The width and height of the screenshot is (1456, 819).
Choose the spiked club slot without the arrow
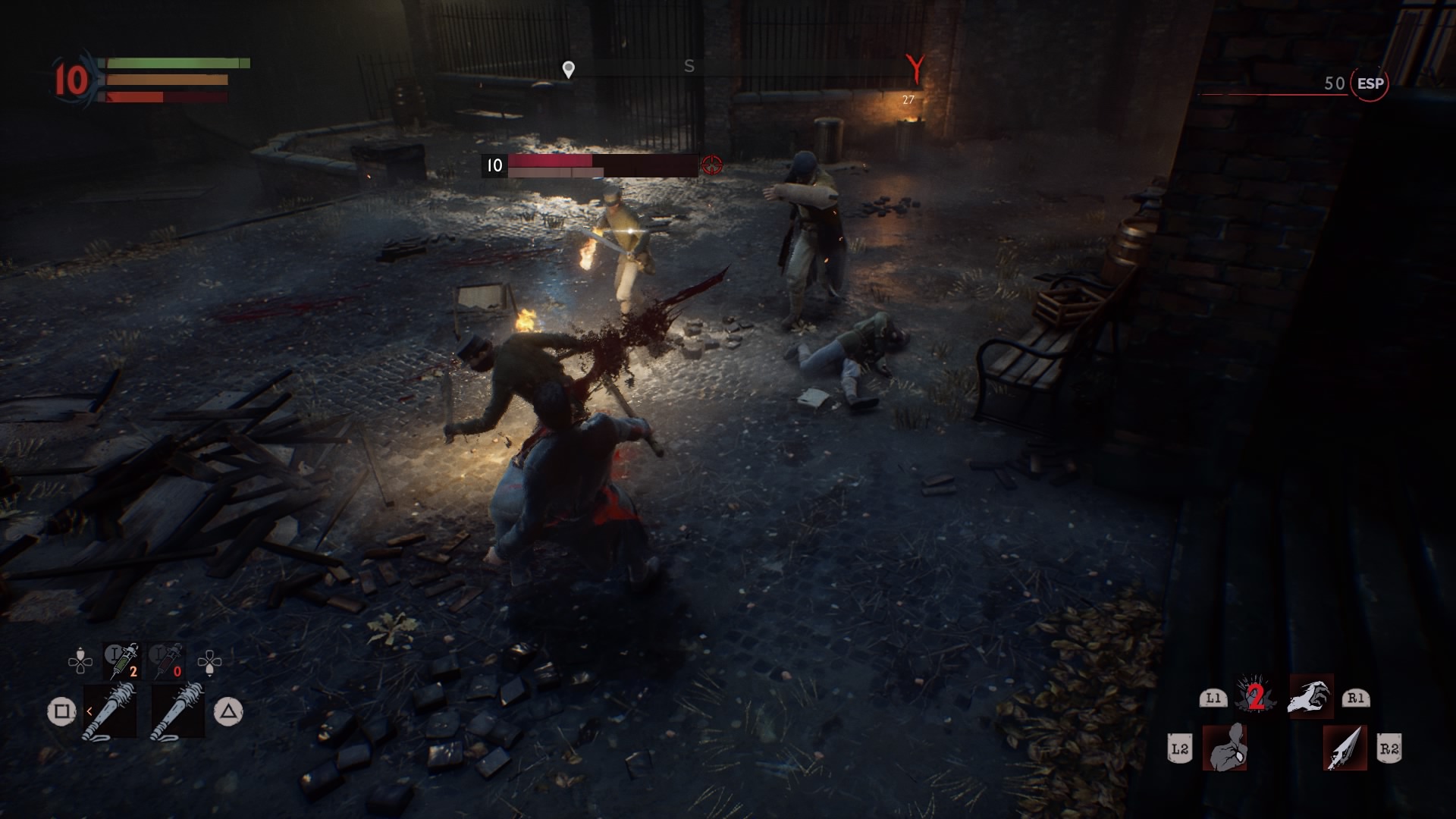tap(178, 711)
